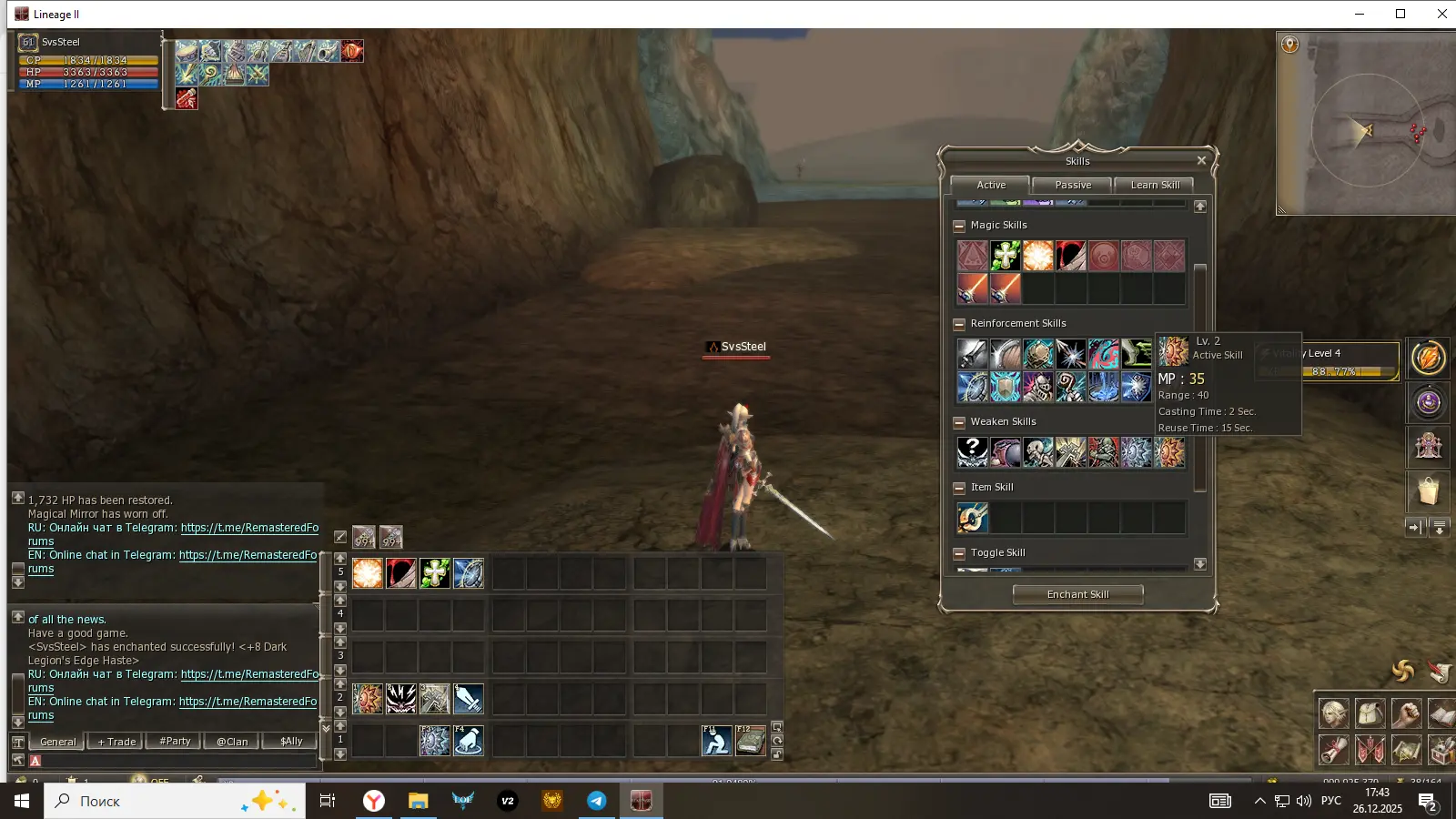Open the General chat tab
Screen dimensions: 1456x819
tap(57, 742)
